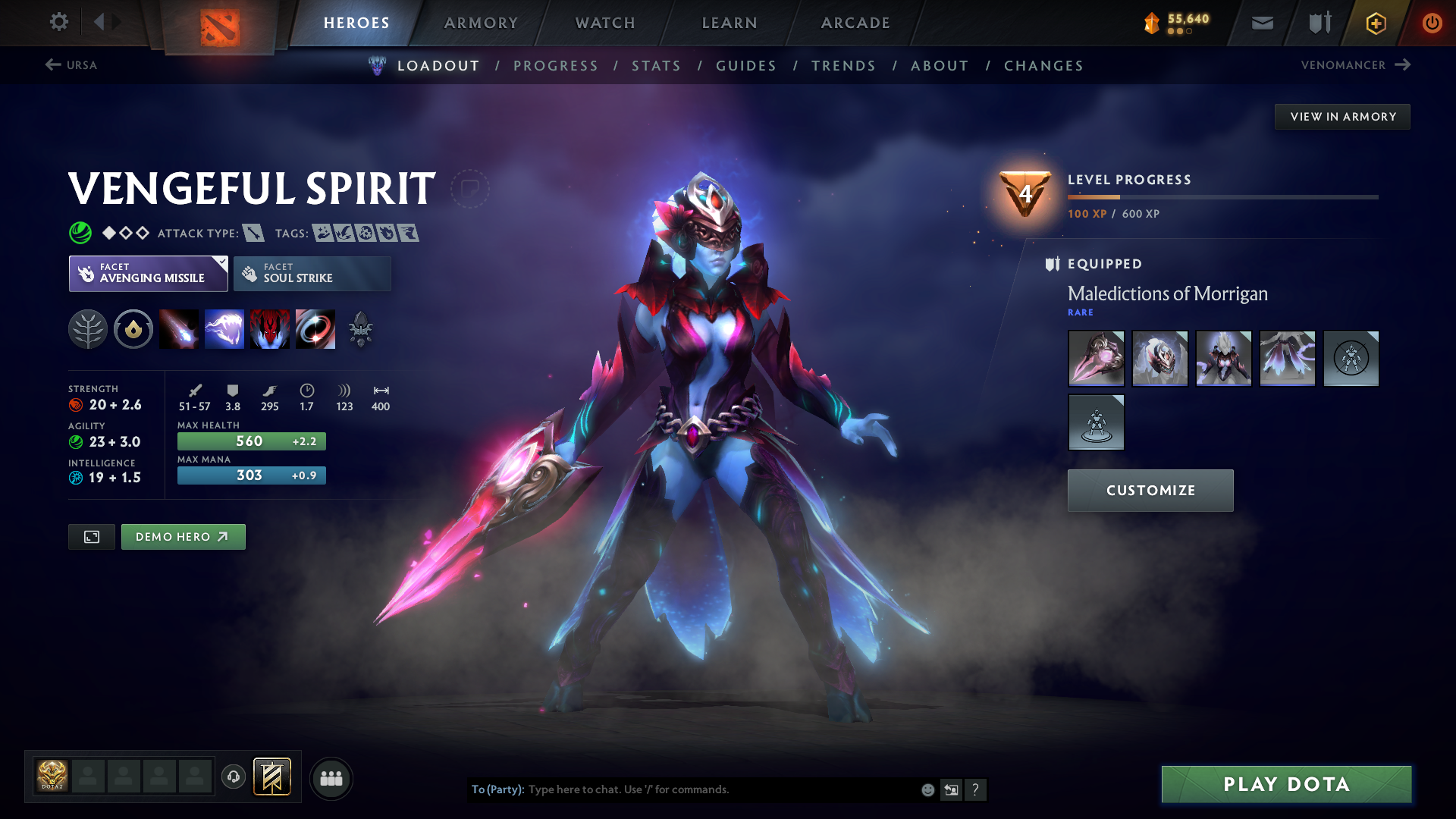Click the Demo Hero button
Image resolution: width=1456 pixels, height=819 pixels.
(183, 536)
